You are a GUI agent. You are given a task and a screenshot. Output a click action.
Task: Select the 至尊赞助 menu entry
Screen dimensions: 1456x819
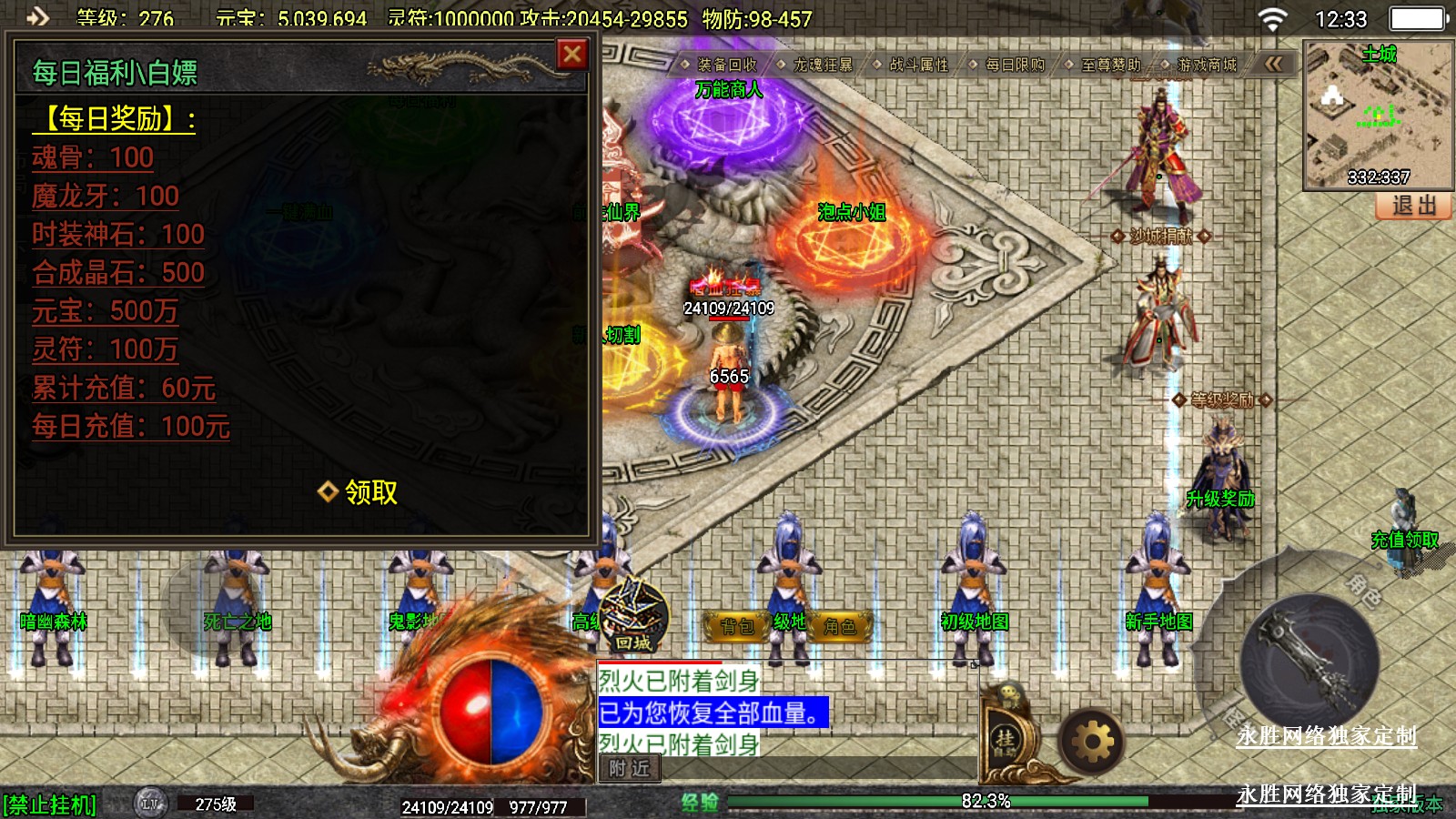pyautogui.click(x=1110, y=65)
